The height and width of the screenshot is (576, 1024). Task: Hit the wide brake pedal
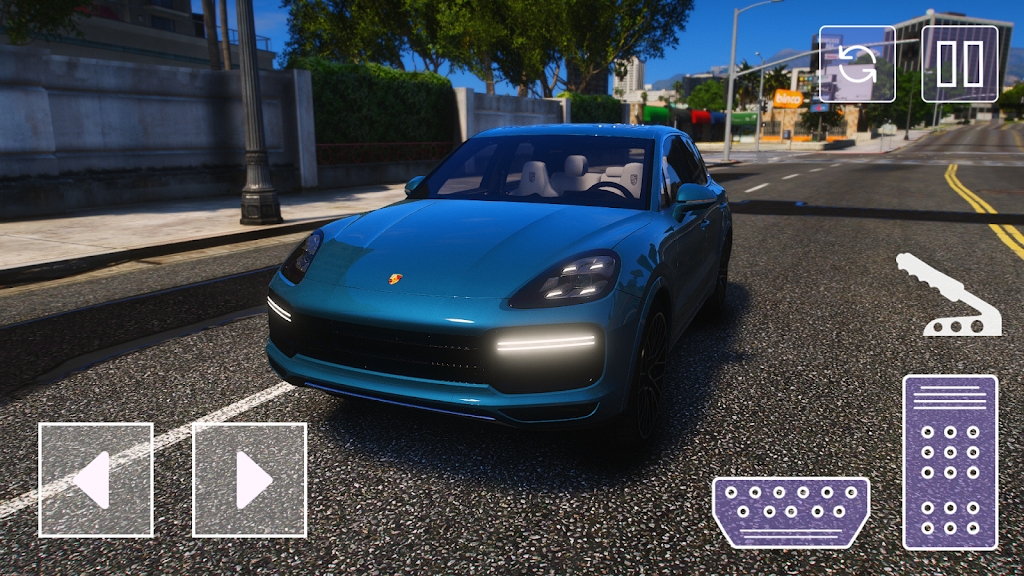[790, 511]
